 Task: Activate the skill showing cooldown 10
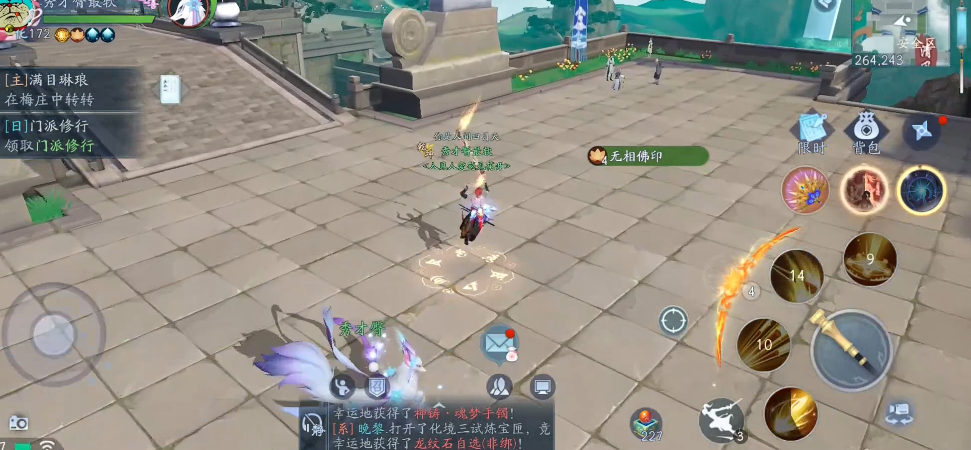click(764, 345)
